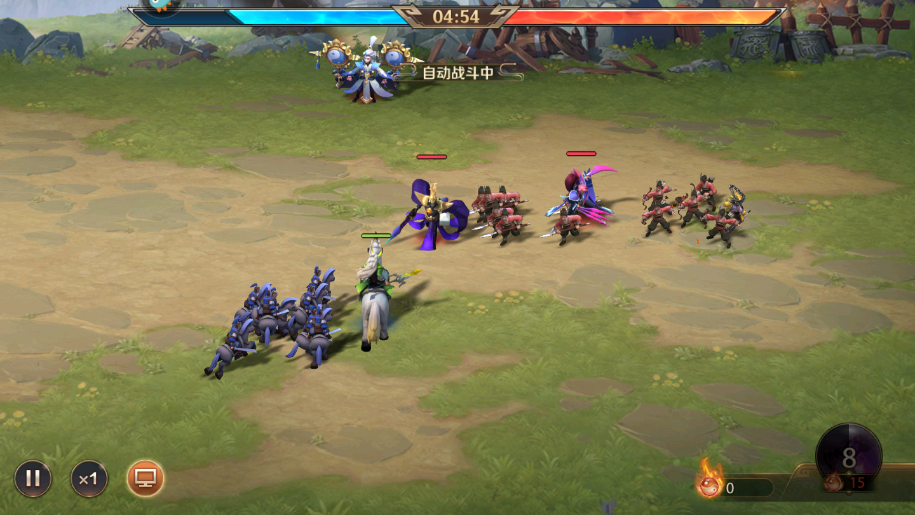Change the x1 battle speed

pos(89,478)
